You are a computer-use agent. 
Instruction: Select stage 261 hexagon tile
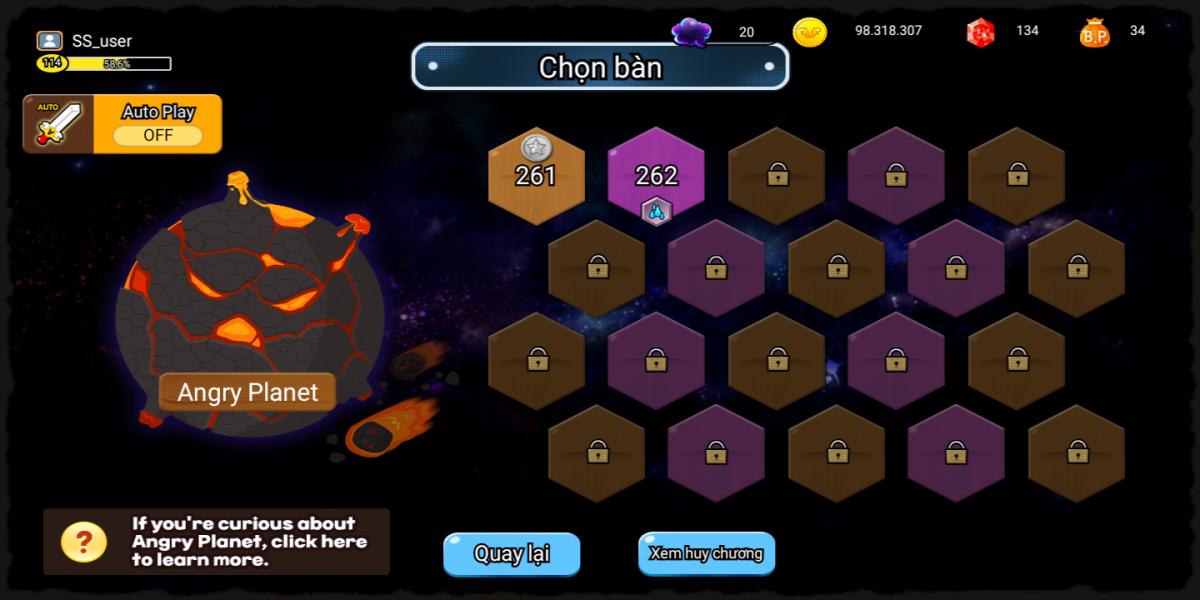536,176
